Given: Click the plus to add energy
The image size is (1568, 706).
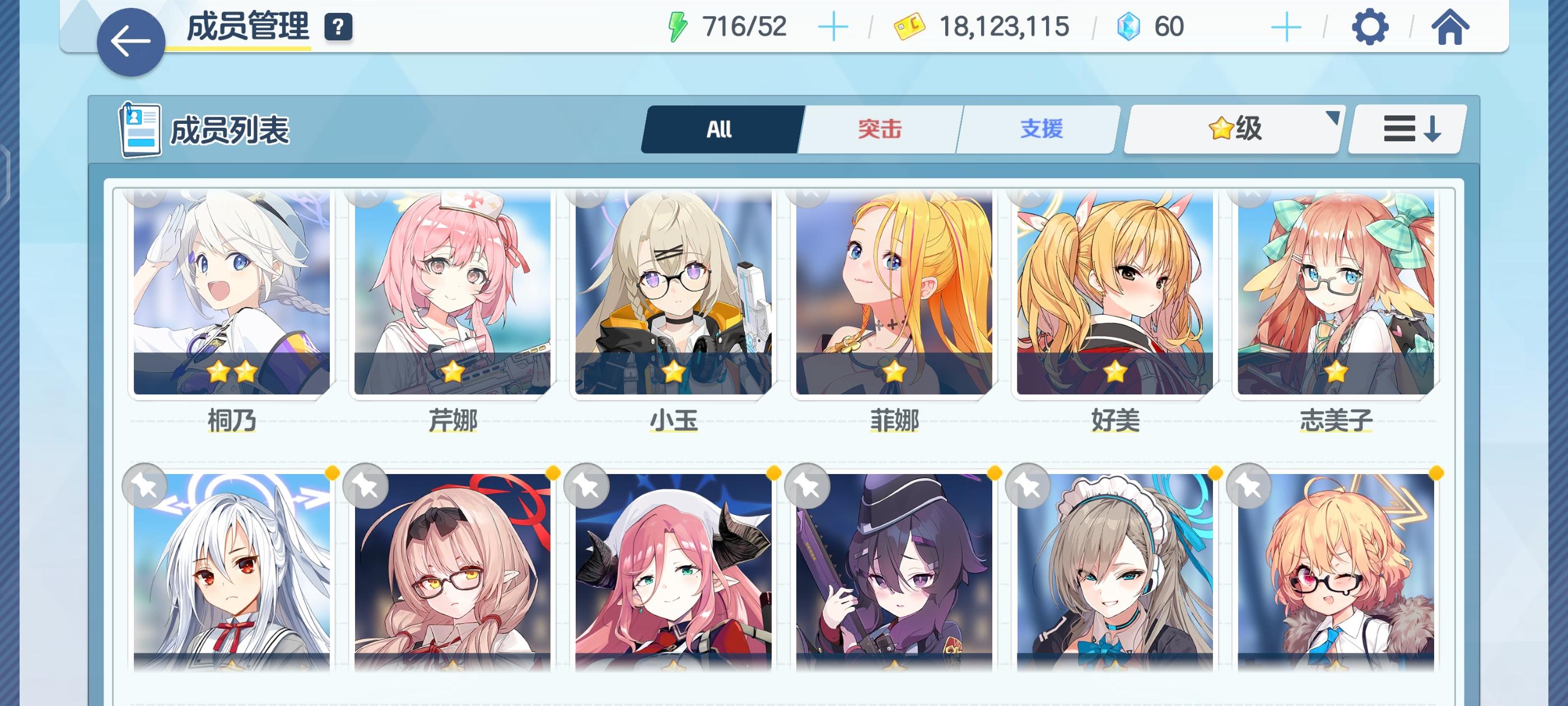Looking at the screenshot, I should (x=834, y=26).
